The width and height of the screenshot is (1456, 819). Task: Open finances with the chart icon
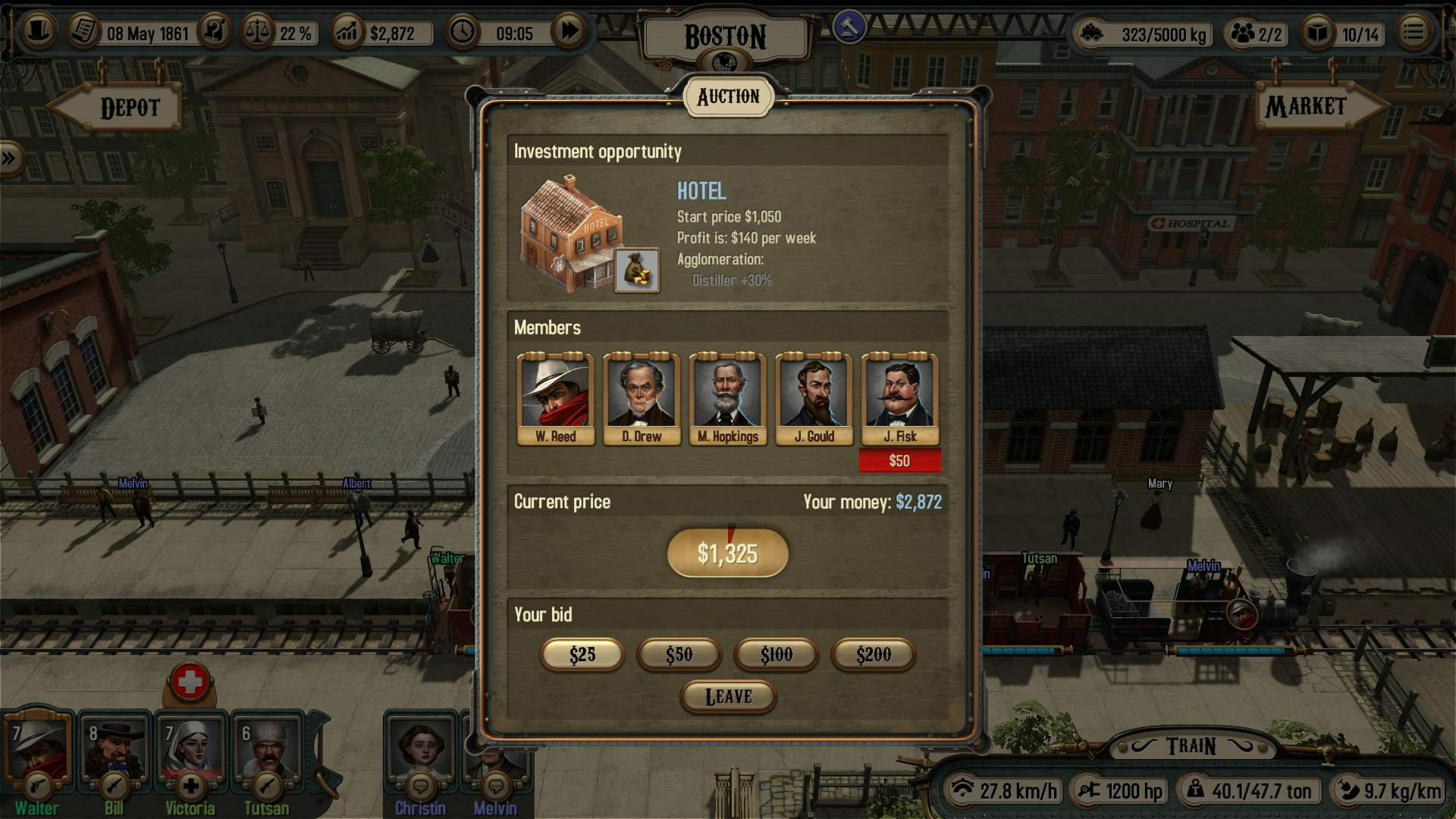click(347, 32)
